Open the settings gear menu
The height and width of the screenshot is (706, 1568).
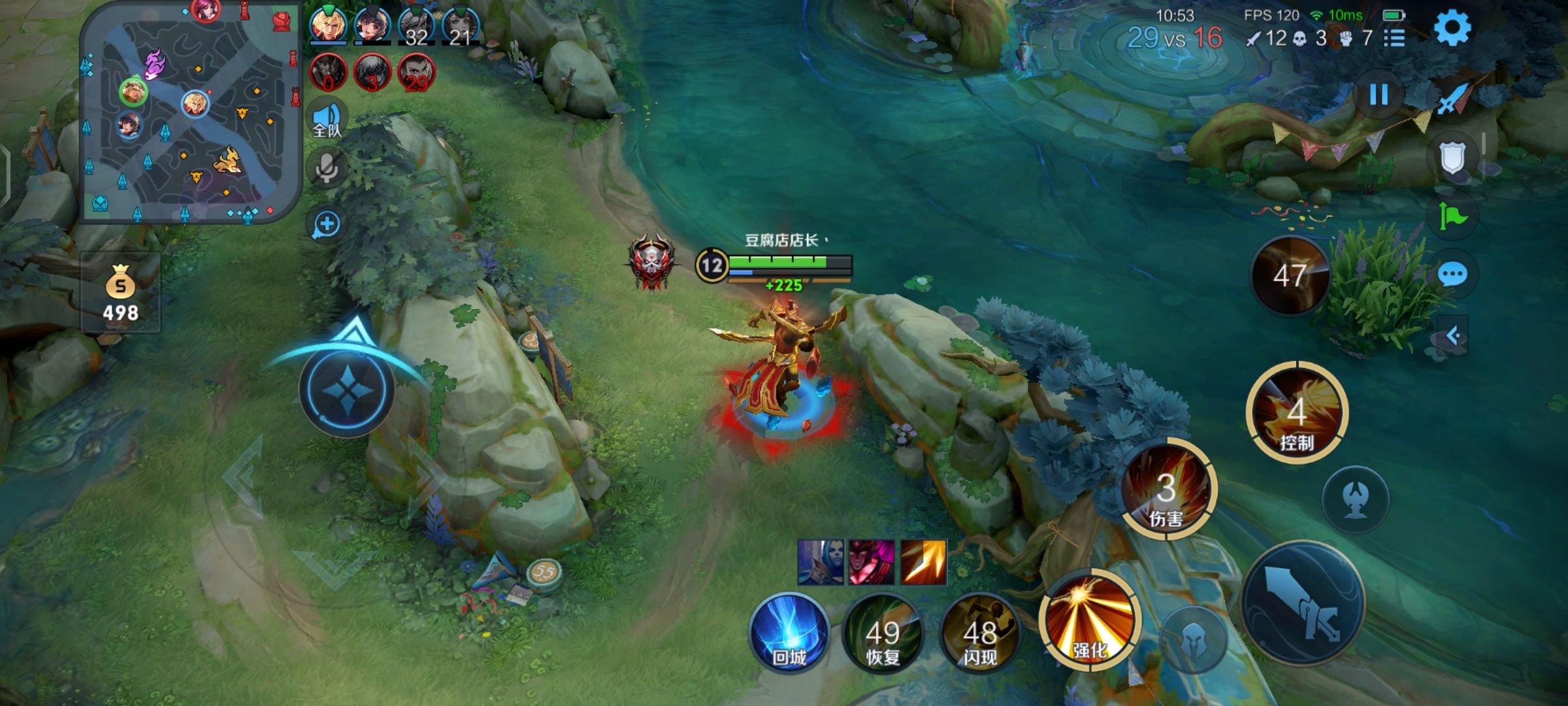pos(1452,28)
